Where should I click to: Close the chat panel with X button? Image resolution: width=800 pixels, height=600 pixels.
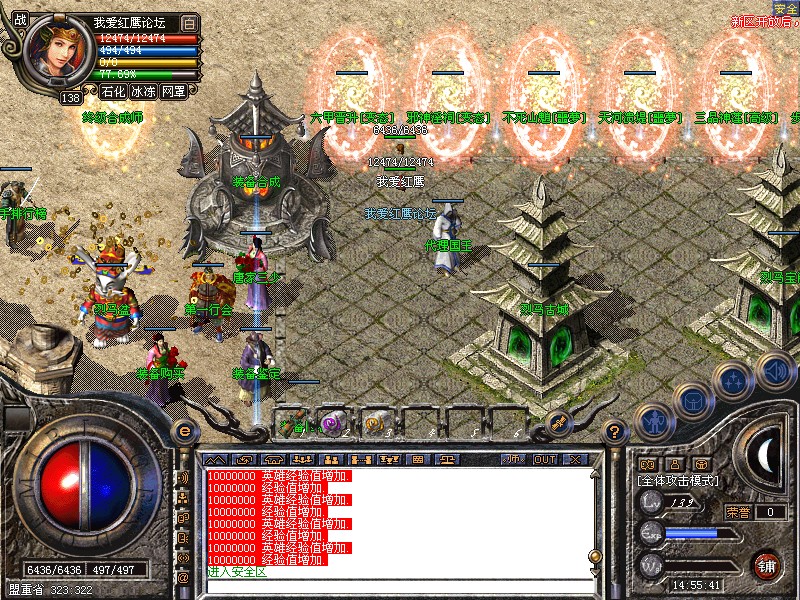tap(574, 459)
